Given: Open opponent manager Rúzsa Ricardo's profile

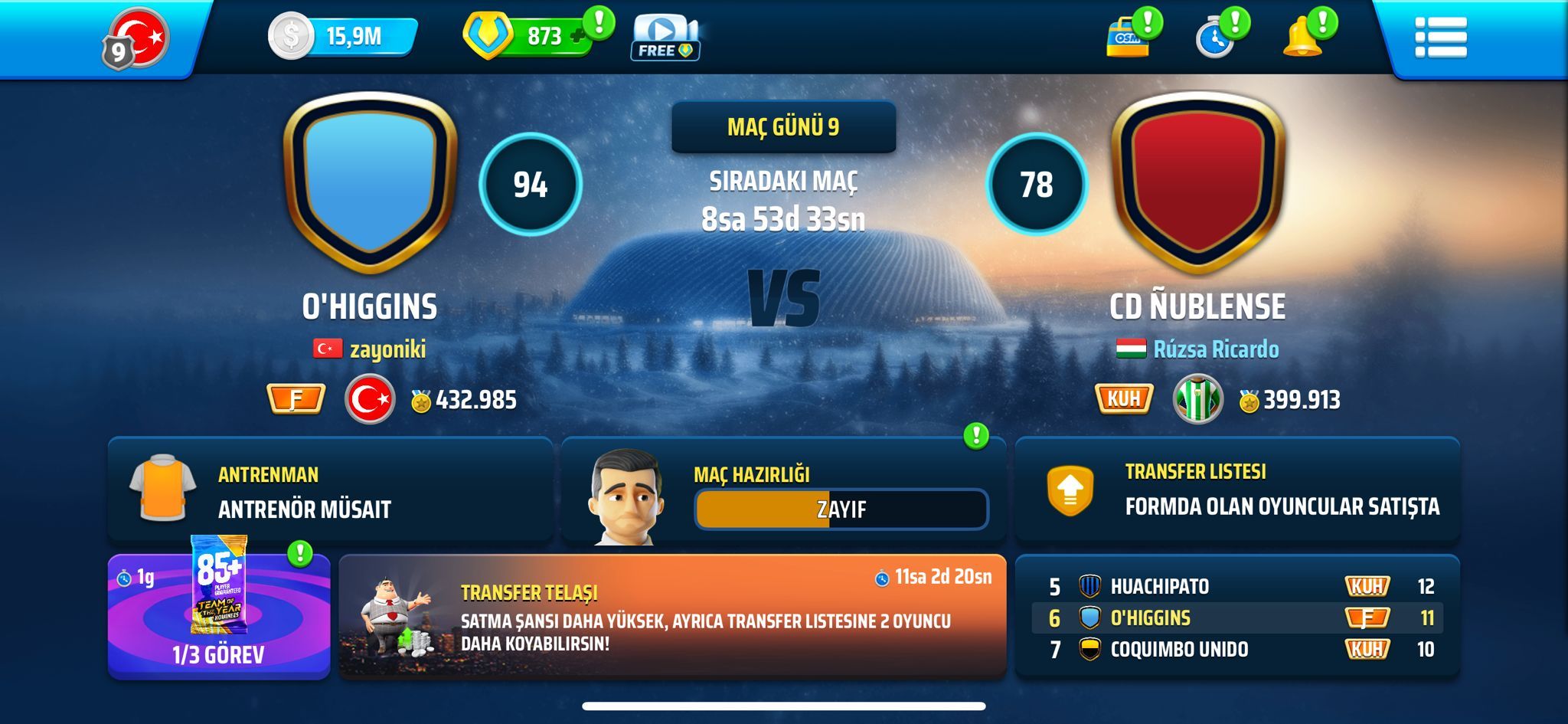Looking at the screenshot, I should [x=1215, y=349].
